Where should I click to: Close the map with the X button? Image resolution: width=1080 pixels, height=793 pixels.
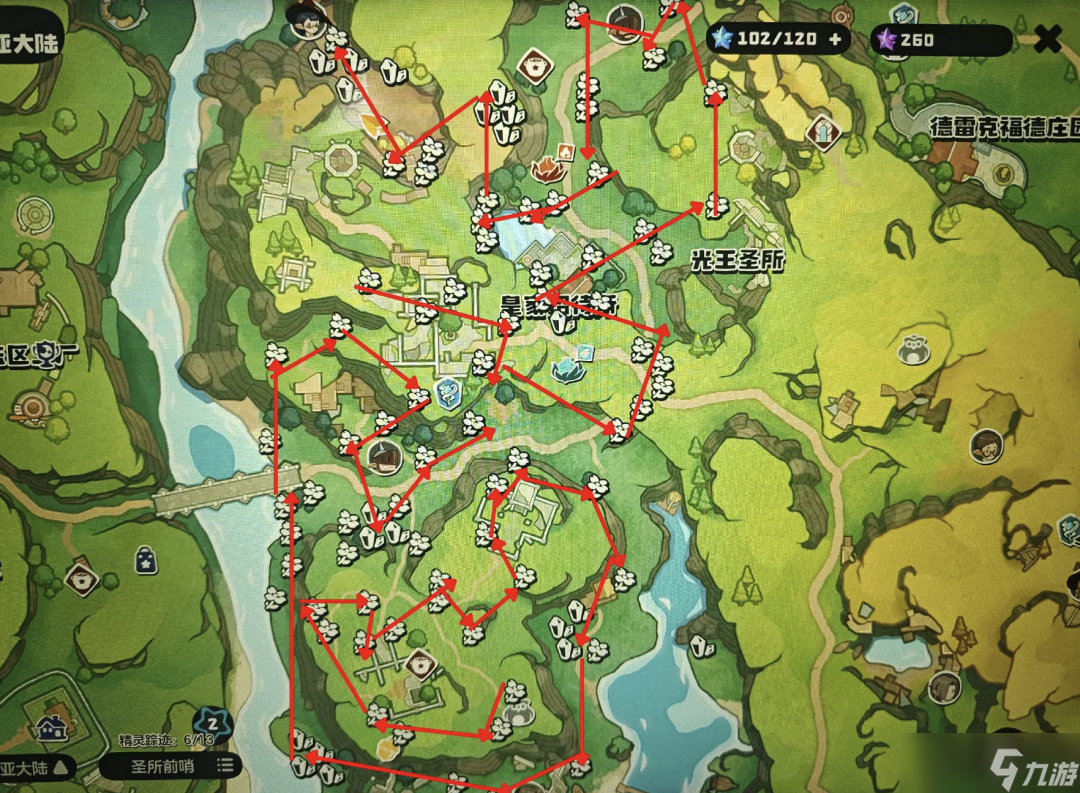coord(1047,39)
